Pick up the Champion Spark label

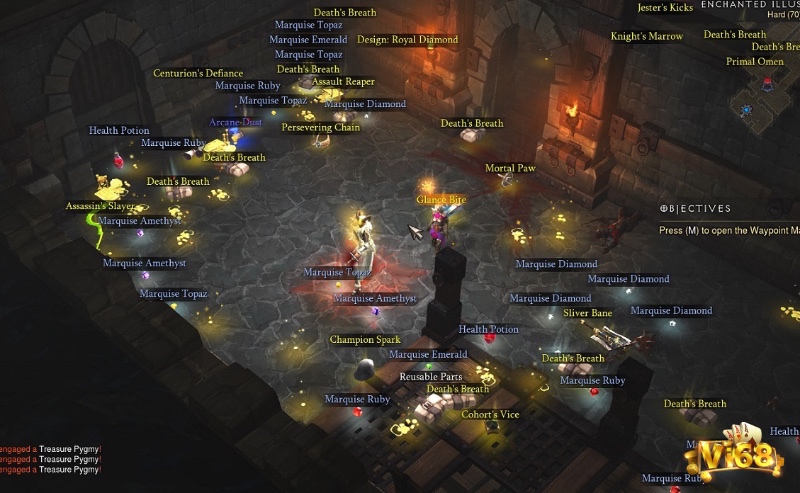pos(365,340)
